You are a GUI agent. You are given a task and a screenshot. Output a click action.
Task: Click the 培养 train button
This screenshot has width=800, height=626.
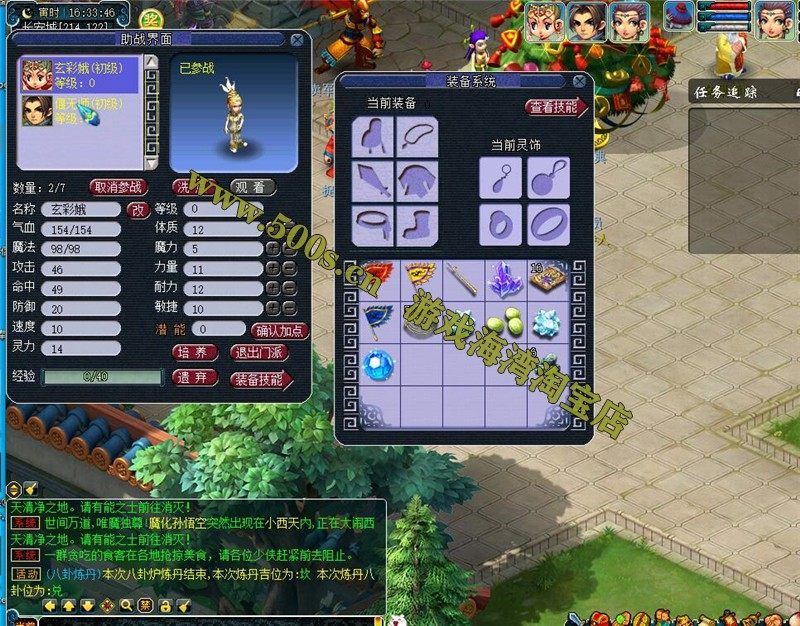click(197, 353)
